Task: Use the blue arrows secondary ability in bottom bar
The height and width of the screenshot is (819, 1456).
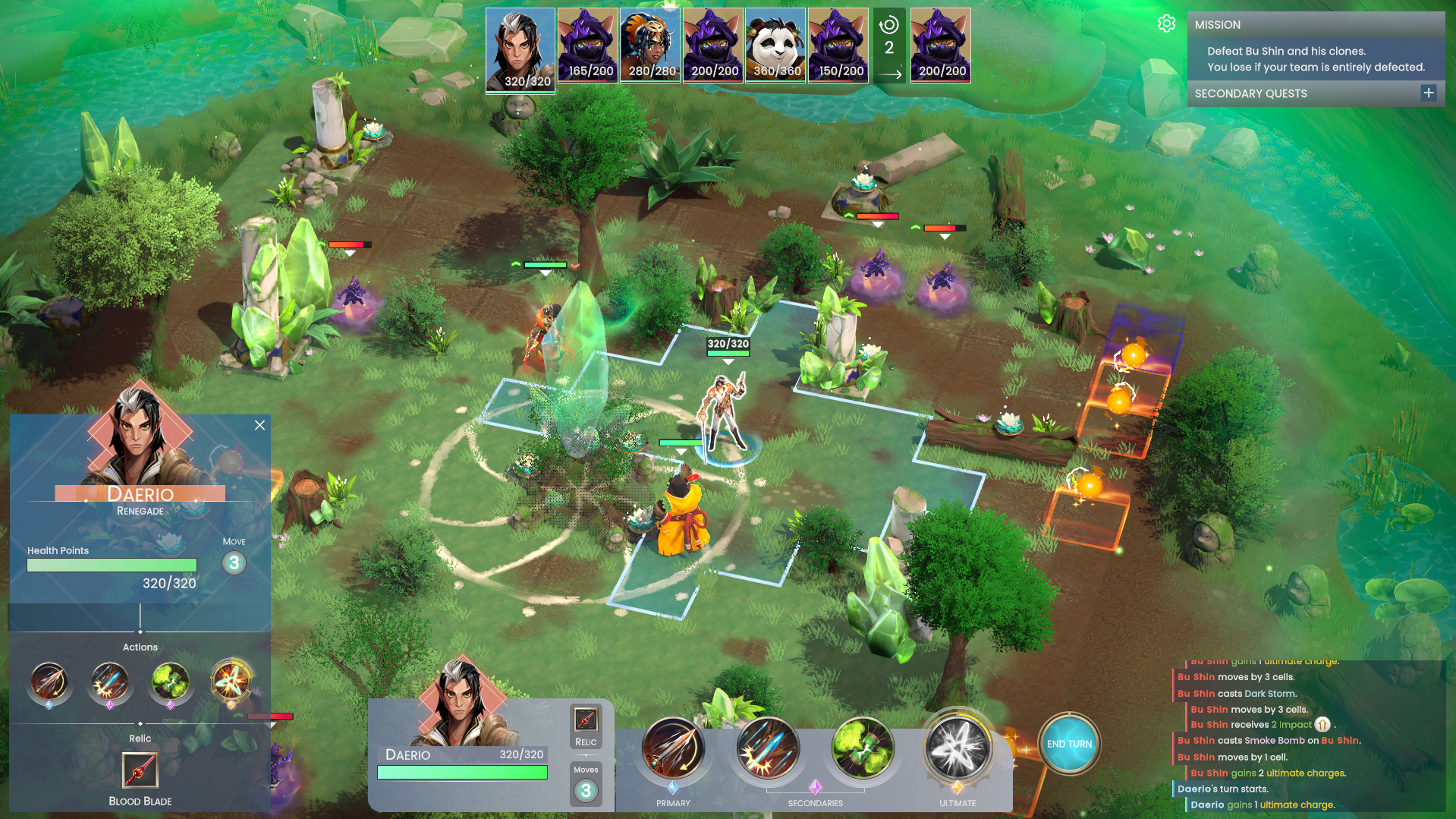Action: 768,748
